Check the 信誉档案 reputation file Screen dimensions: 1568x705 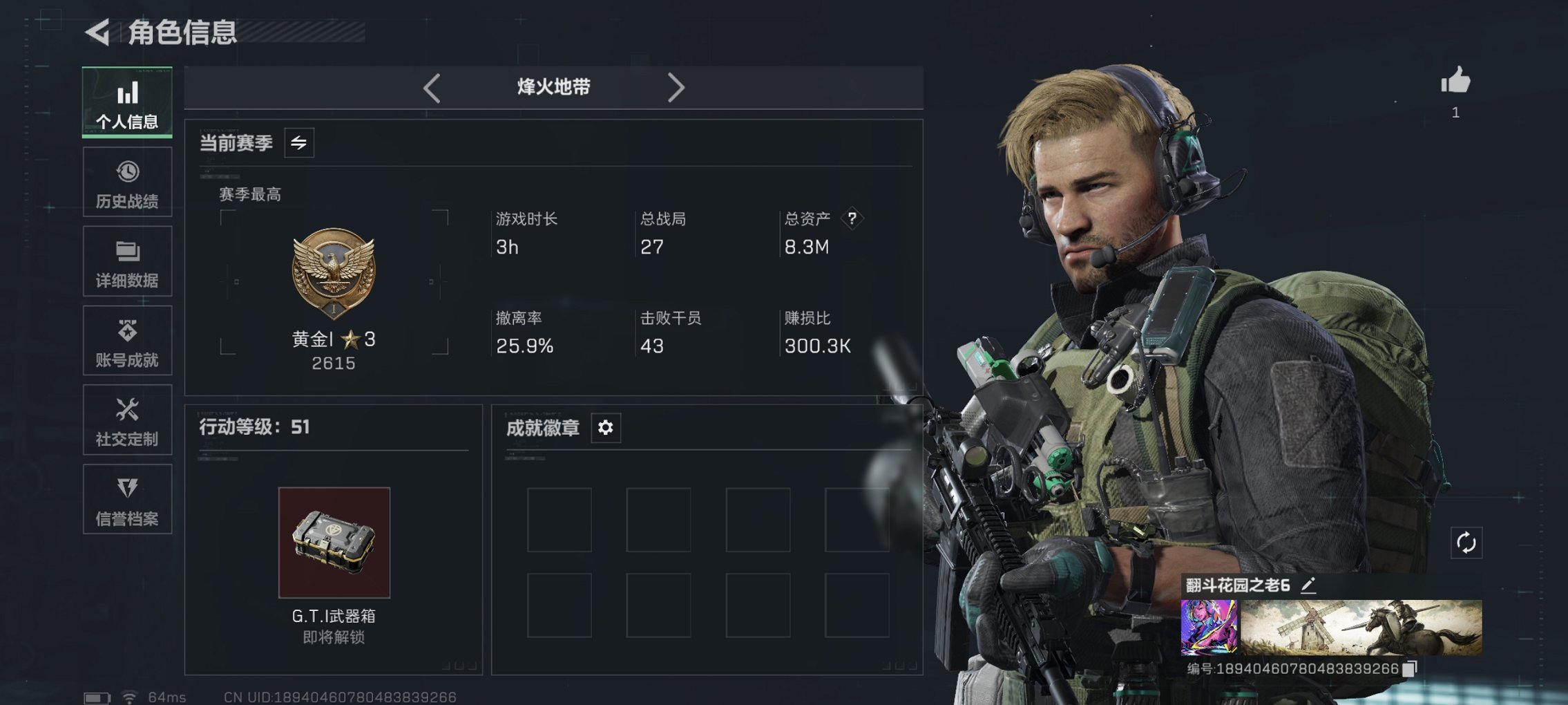pyautogui.click(x=127, y=499)
